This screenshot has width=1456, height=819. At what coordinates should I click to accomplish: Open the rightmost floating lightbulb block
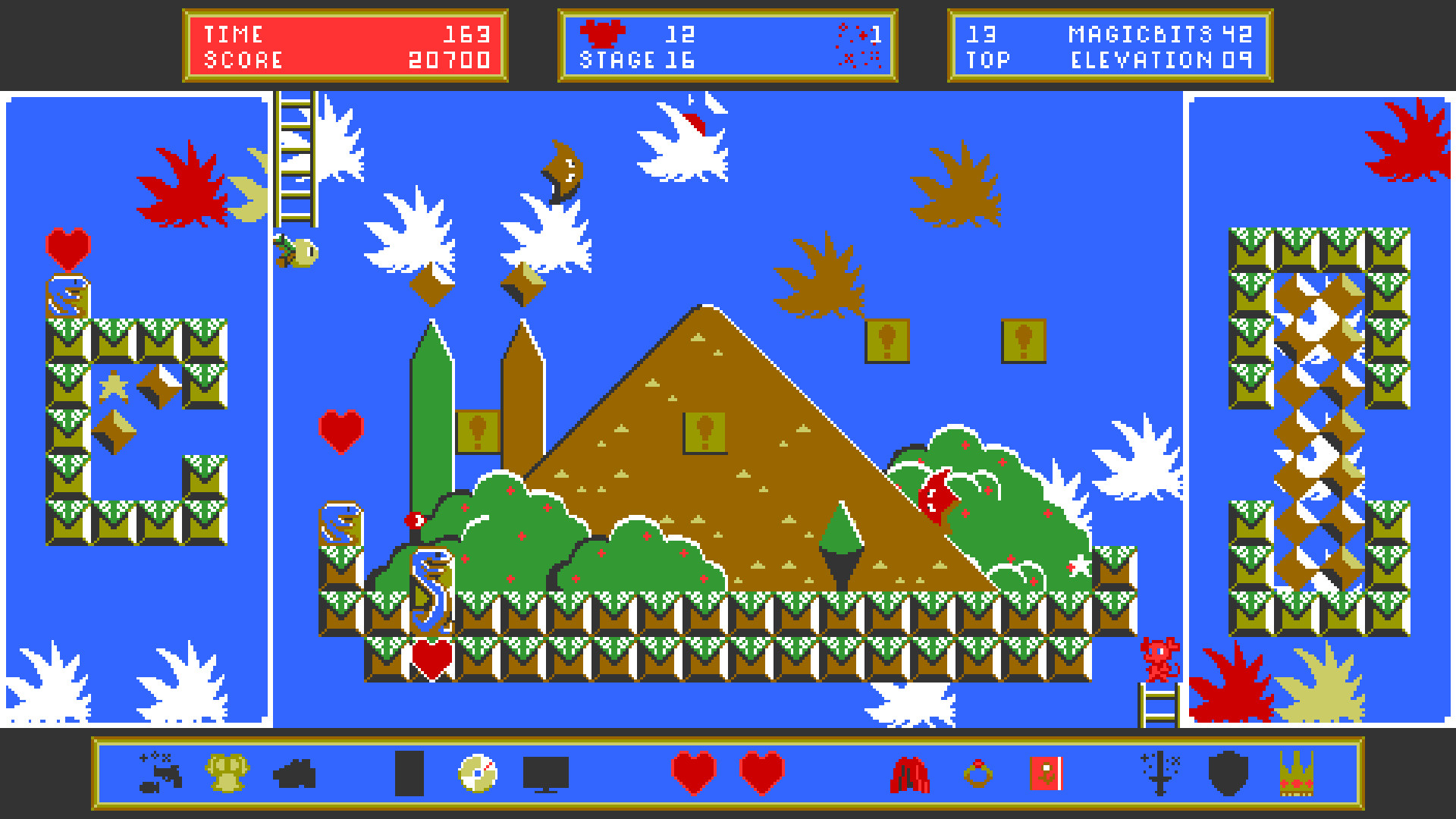click(1023, 341)
